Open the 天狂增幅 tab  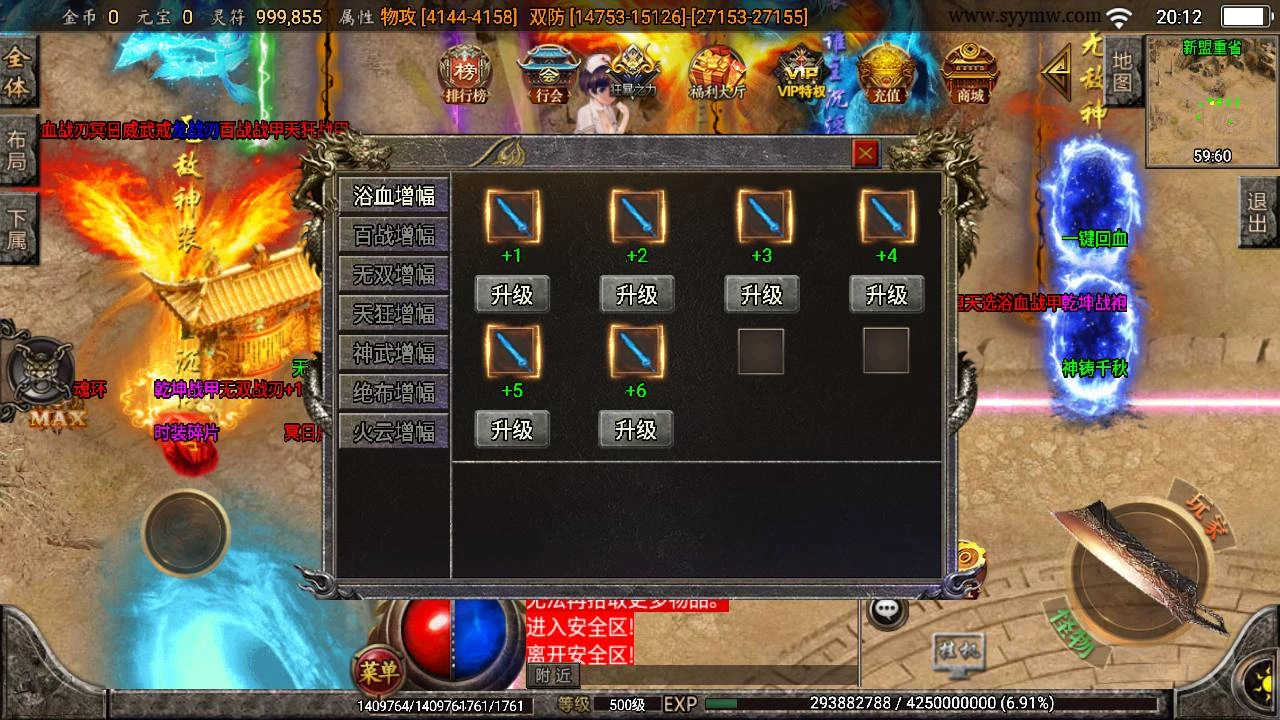point(394,314)
